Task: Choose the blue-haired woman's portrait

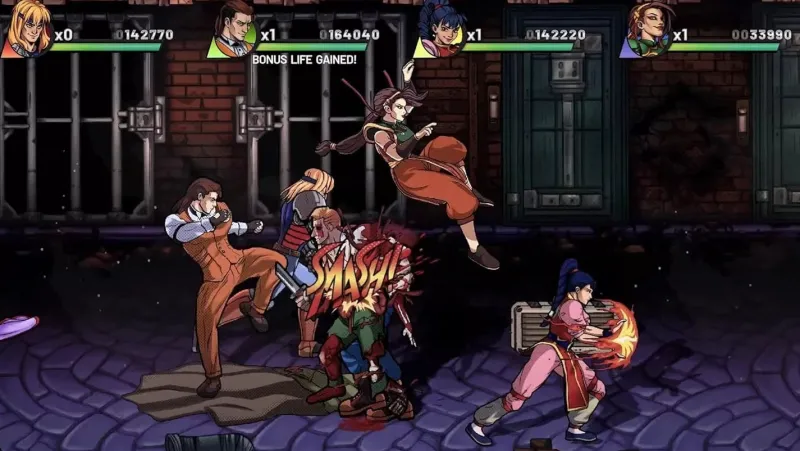Action: (439, 27)
